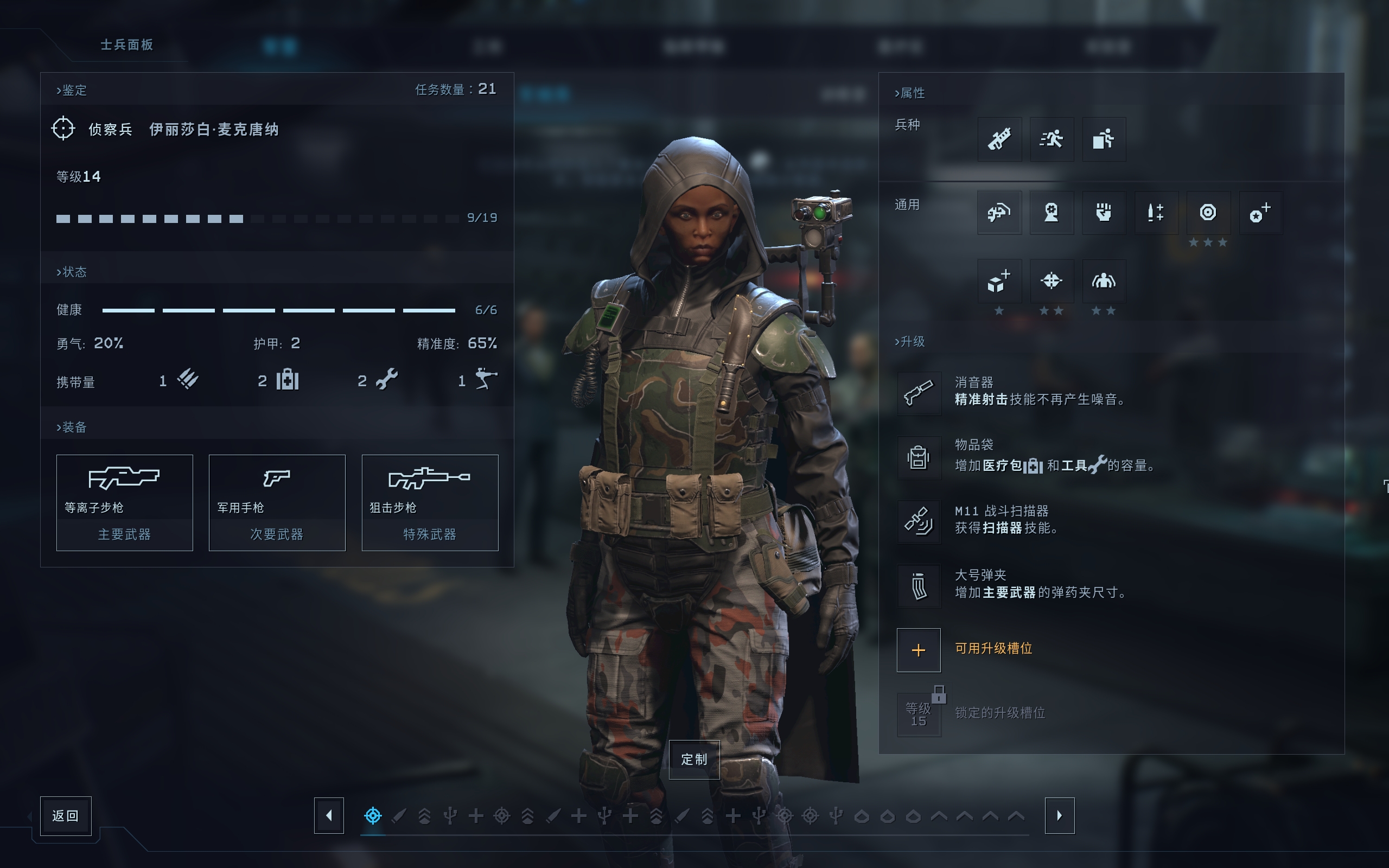
Task: Click the sniper rifle class skill icon
Action: point(999,139)
